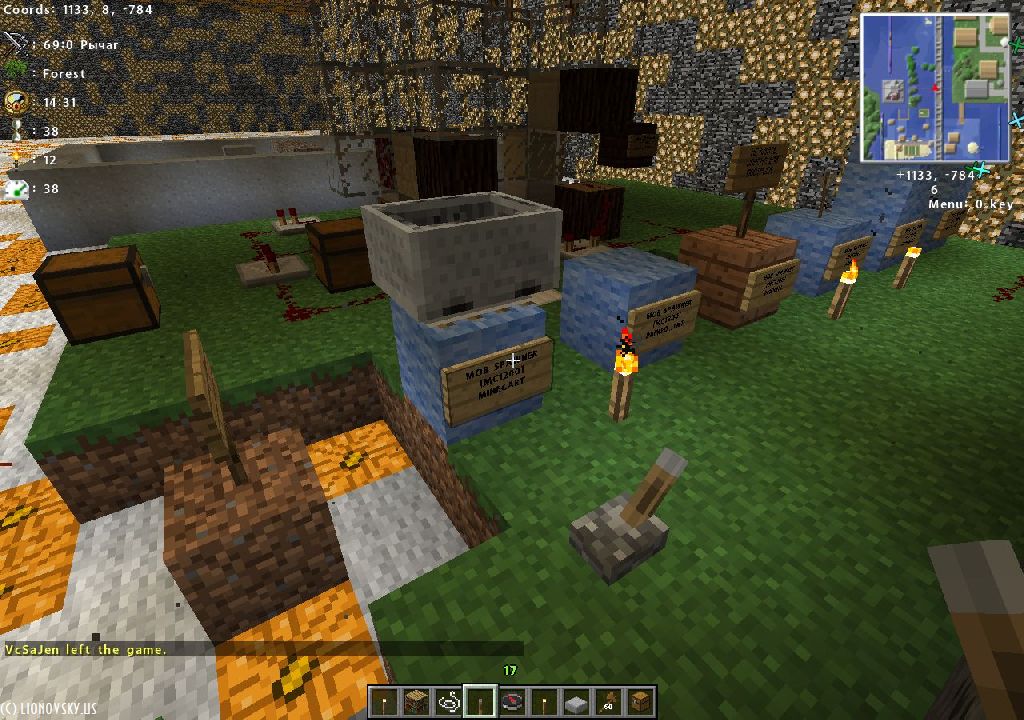The width and height of the screenshot is (1024, 720).
Task: Select the compass hotbar slot
Action: 512,702
